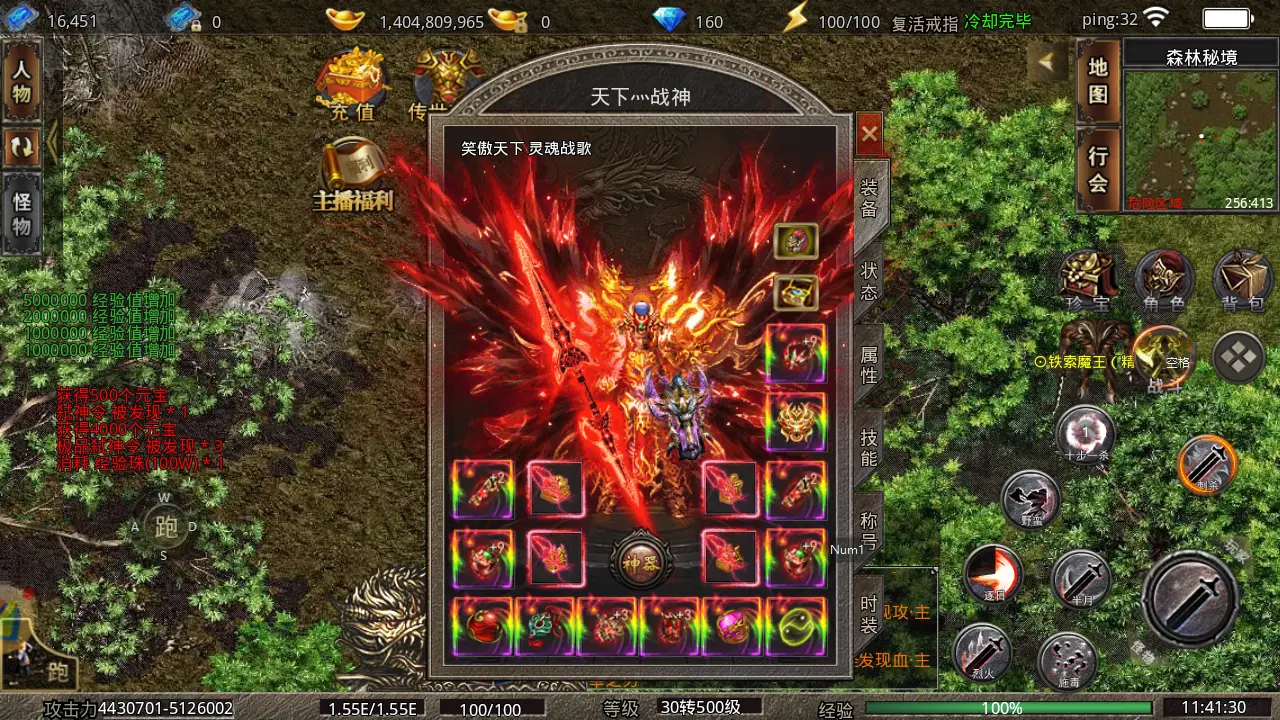Image resolution: width=1280 pixels, height=720 pixels.
Task: Select the 称号 title tab
Action: 869,530
